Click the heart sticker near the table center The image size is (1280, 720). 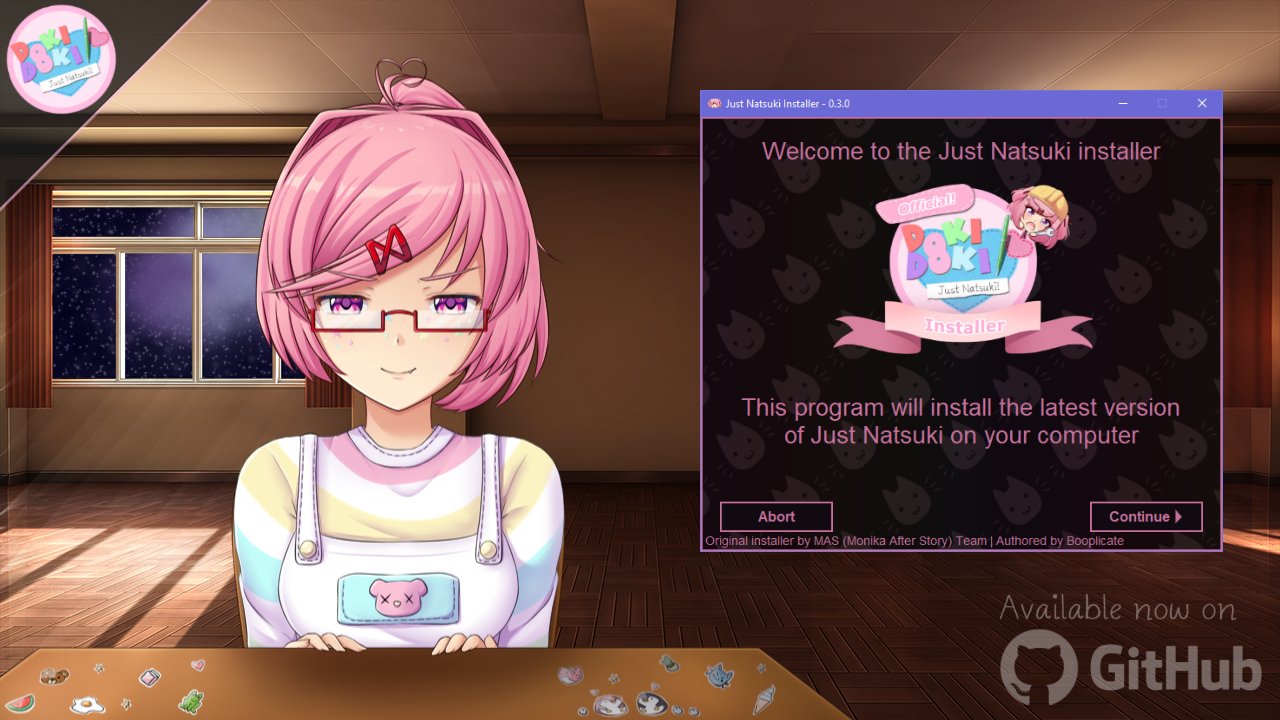coord(196,666)
